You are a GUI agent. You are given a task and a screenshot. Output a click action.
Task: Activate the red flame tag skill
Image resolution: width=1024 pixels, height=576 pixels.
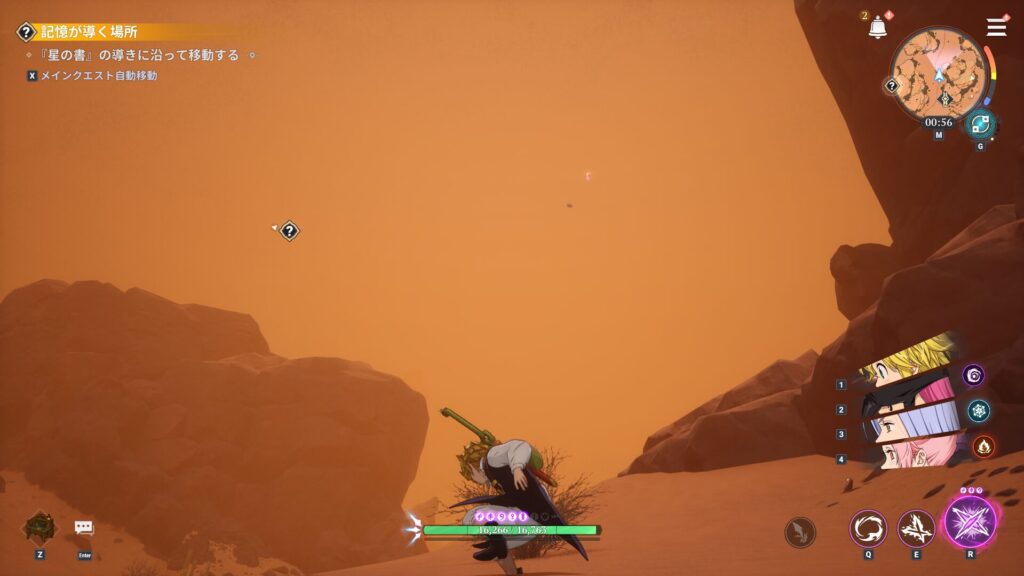(983, 446)
